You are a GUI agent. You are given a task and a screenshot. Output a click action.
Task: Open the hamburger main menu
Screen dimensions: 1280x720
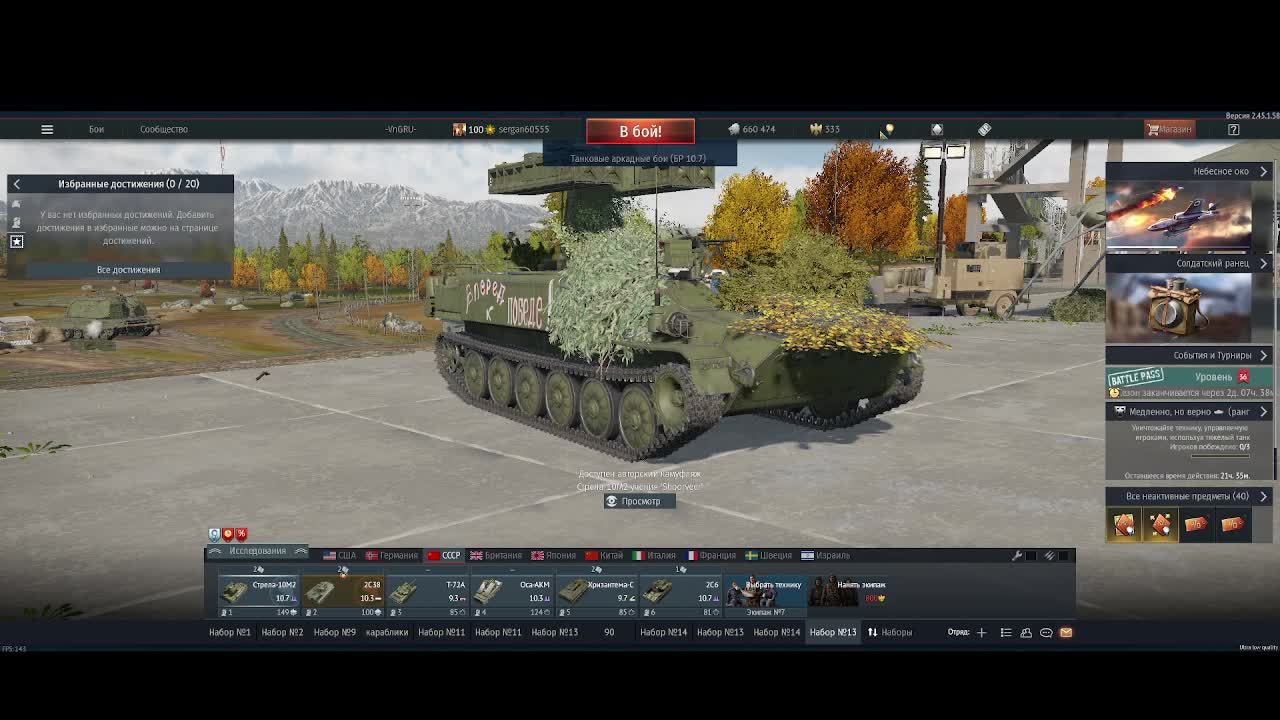coord(47,129)
